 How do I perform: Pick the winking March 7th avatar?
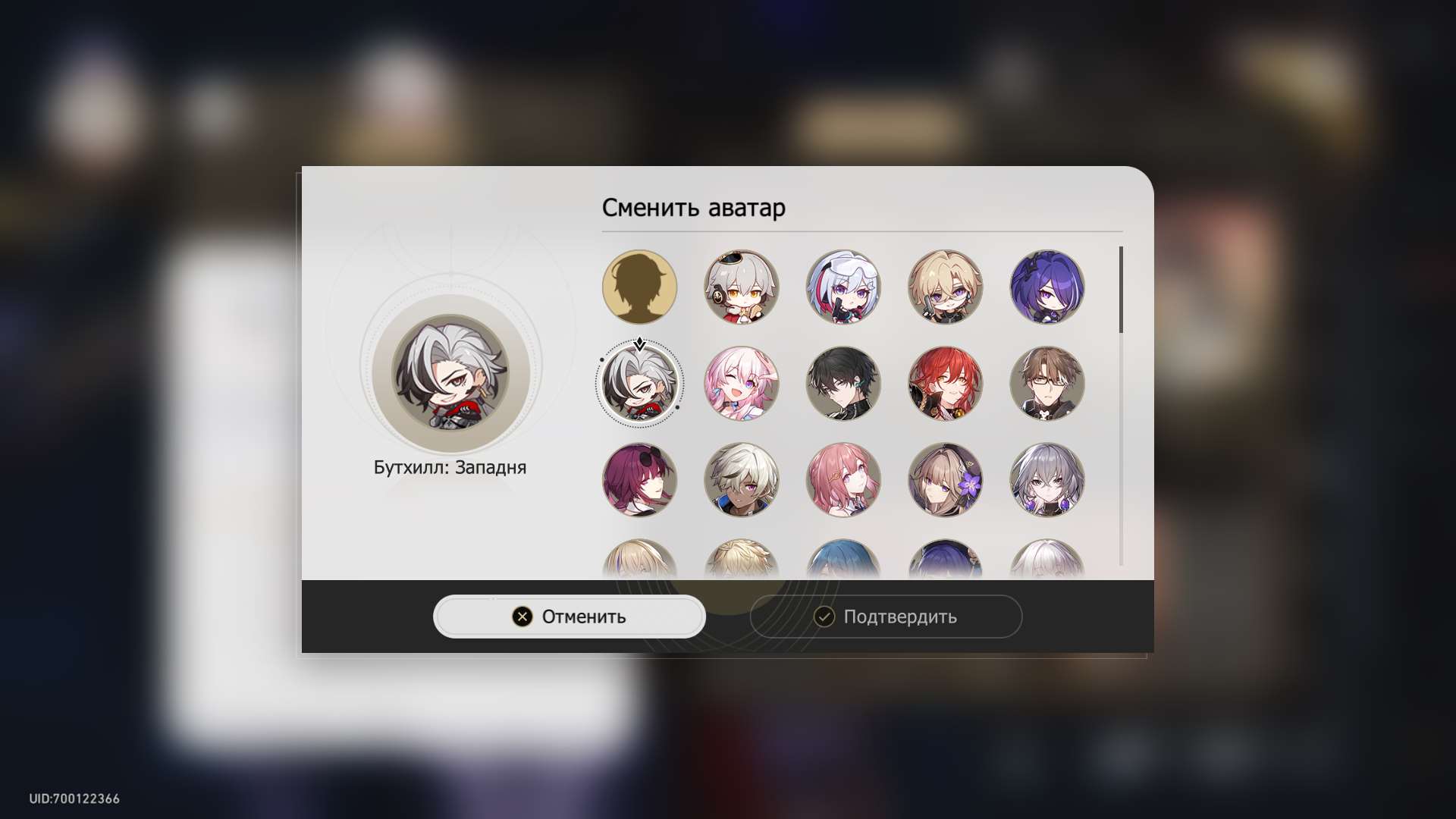pos(742,384)
